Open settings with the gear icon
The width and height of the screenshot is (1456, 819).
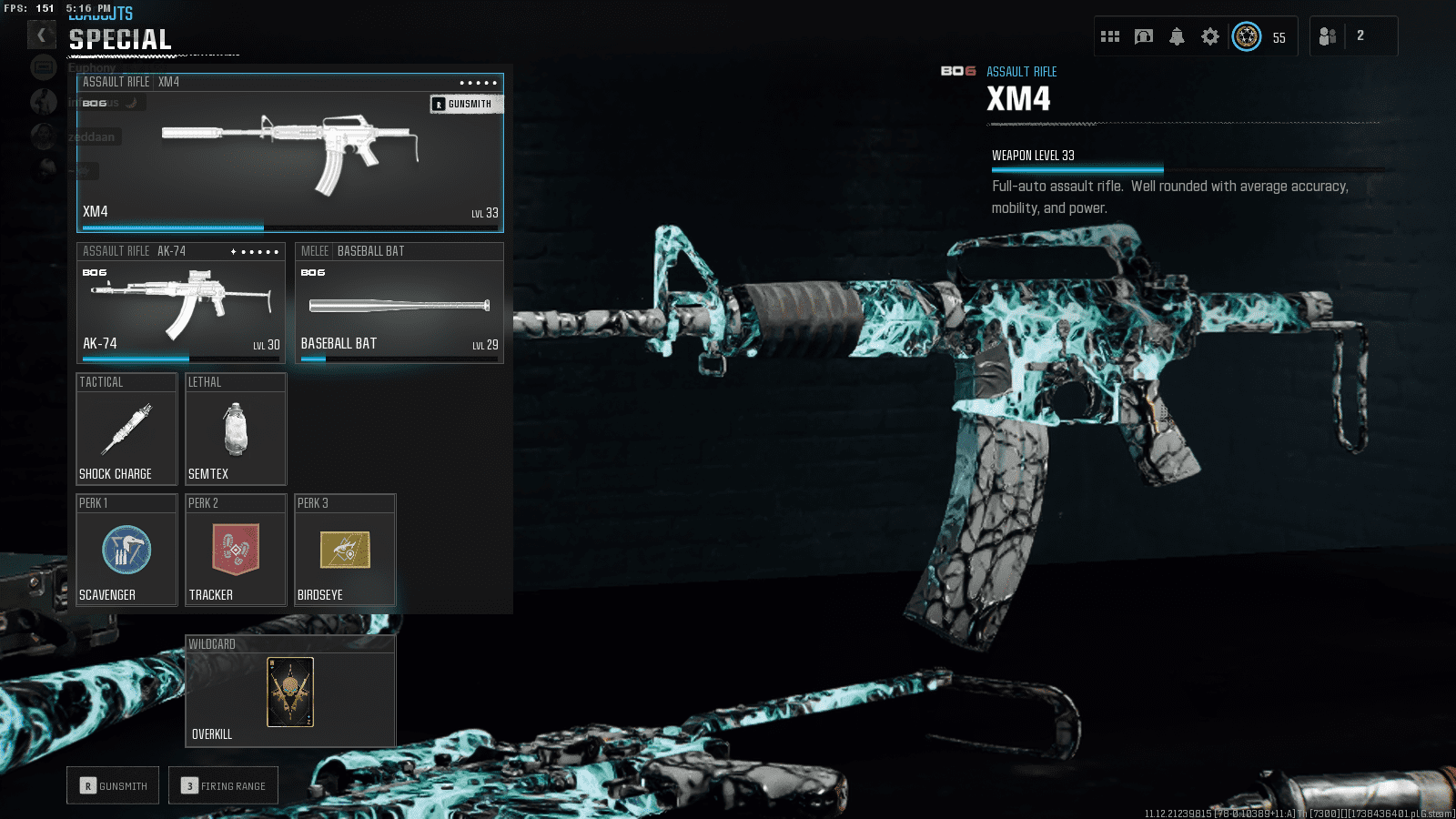click(x=1210, y=35)
